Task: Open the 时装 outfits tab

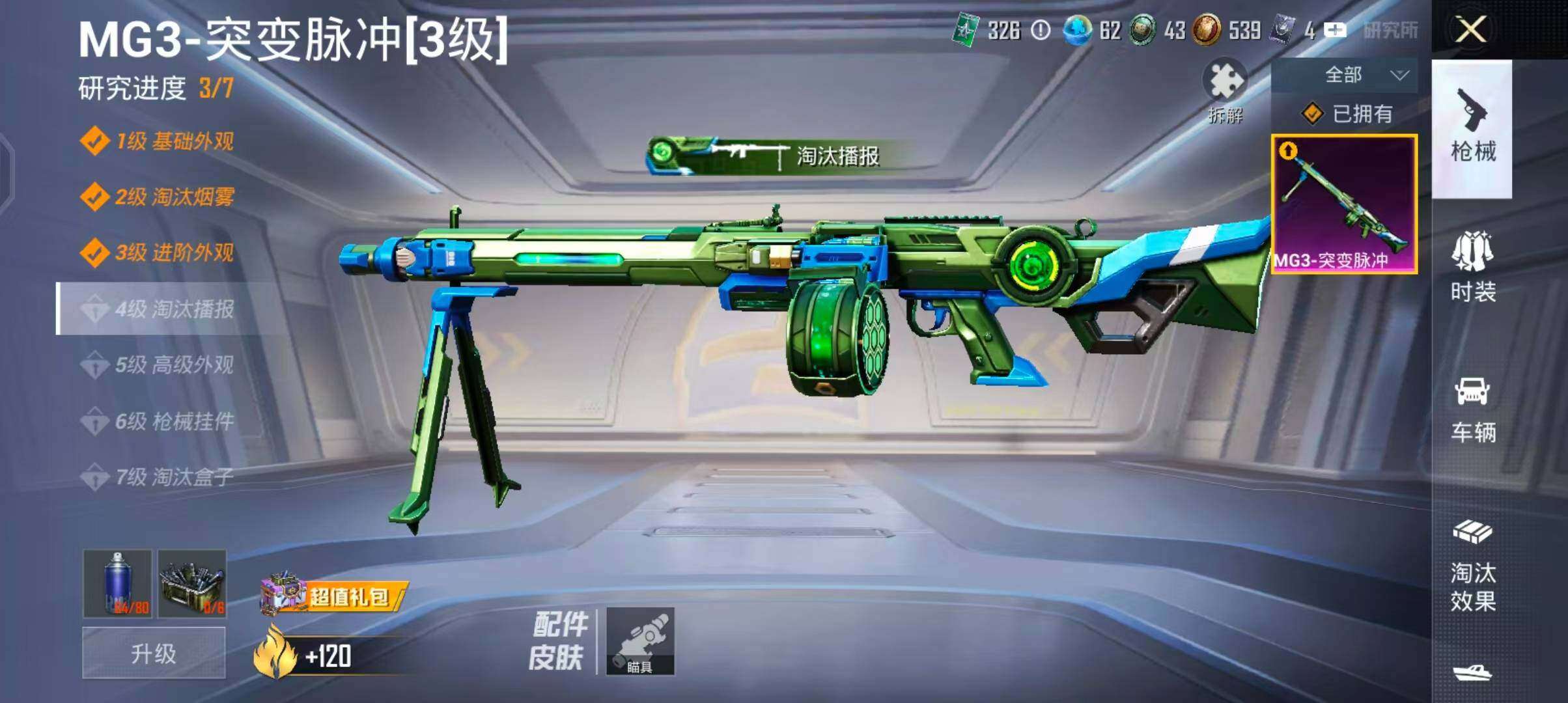Action: [x=1472, y=267]
